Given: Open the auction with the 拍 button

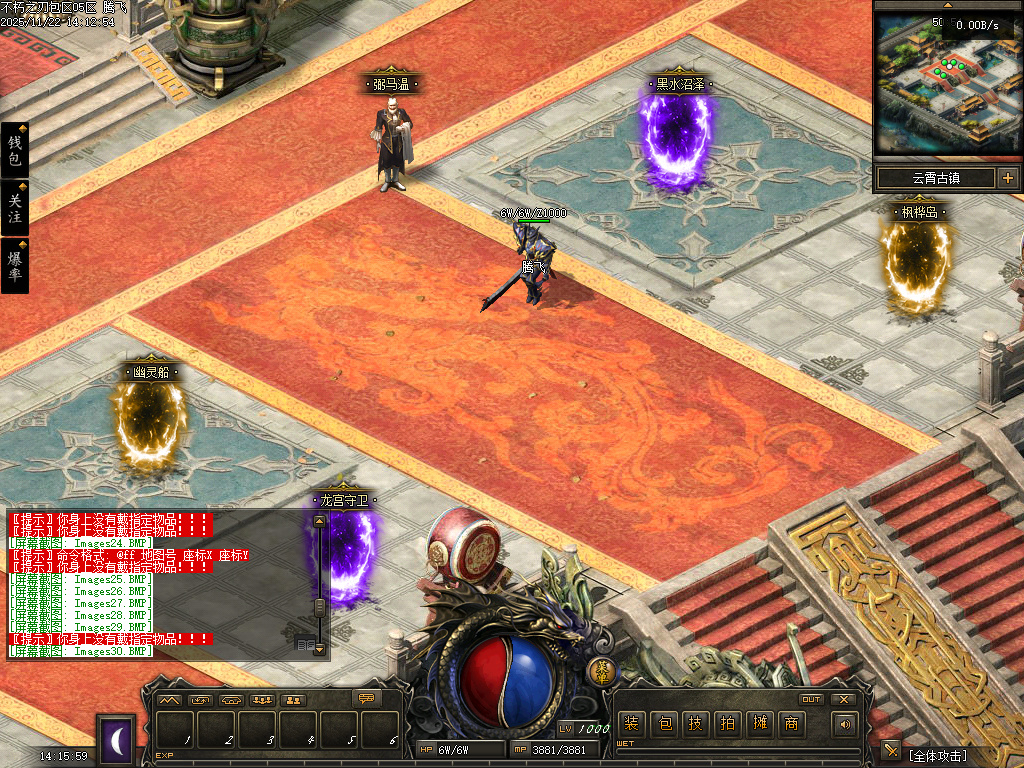Looking at the screenshot, I should (x=728, y=724).
